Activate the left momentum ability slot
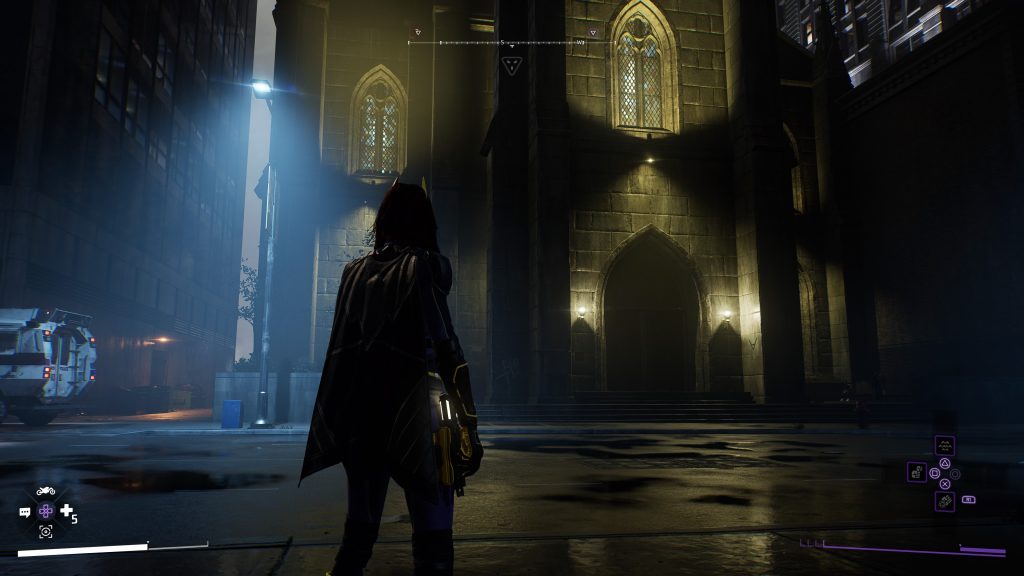The image size is (1024, 576). point(917,472)
